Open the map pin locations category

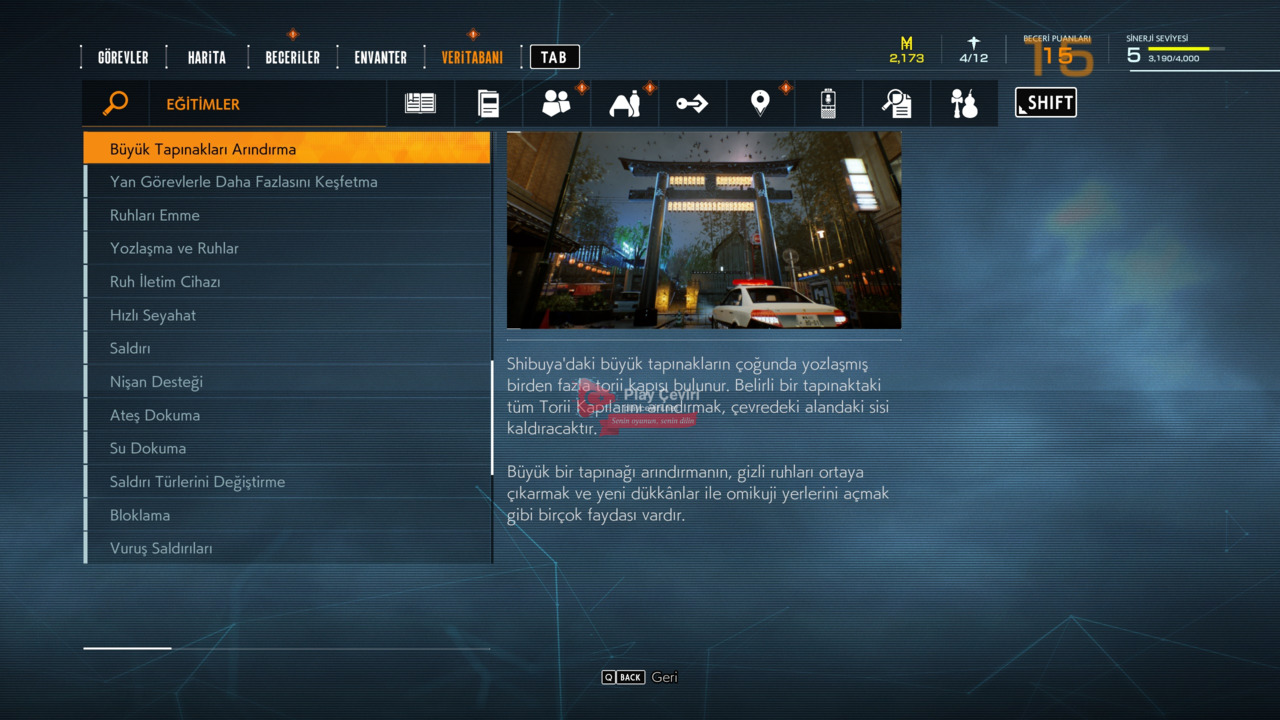pyautogui.click(x=760, y=103)
